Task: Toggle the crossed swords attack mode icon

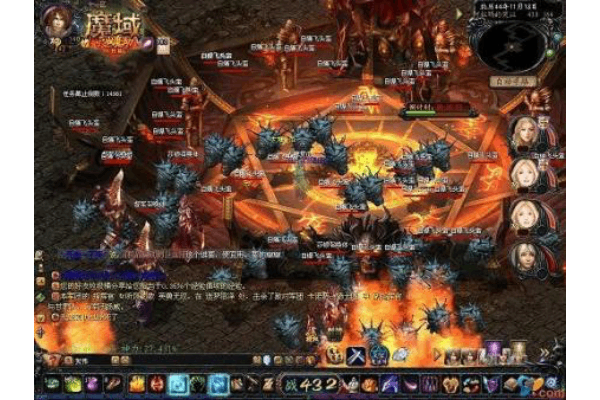Action: [356, 355]
